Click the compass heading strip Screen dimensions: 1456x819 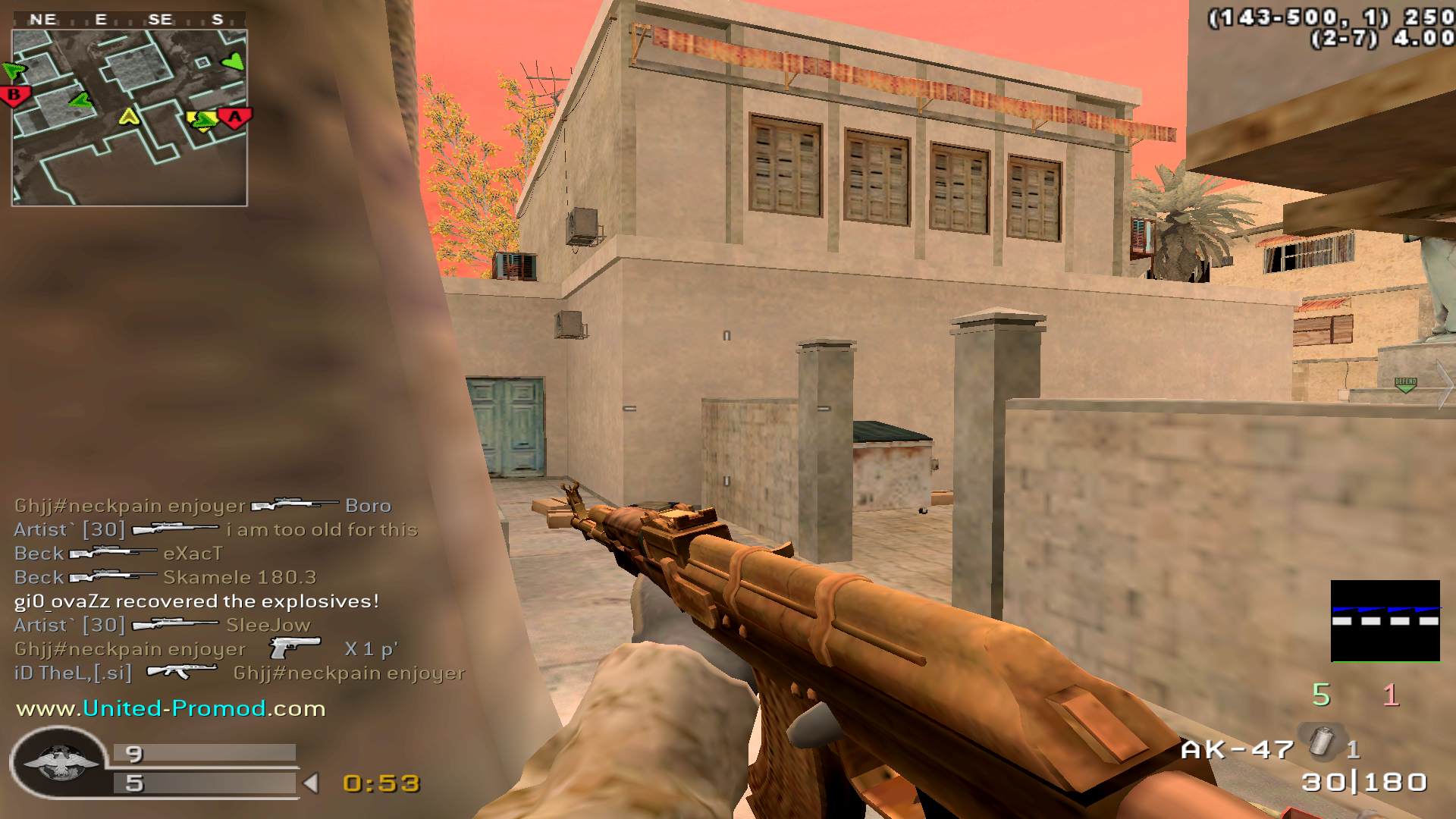tap(129, 20)
